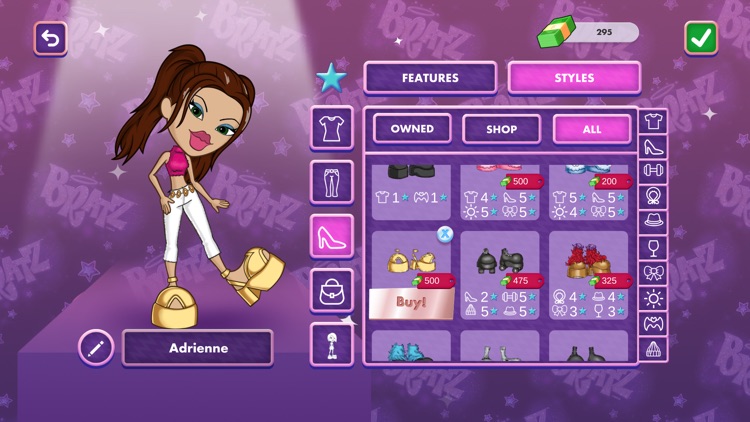Choose the pants clothing category

(x=331, y=182)
